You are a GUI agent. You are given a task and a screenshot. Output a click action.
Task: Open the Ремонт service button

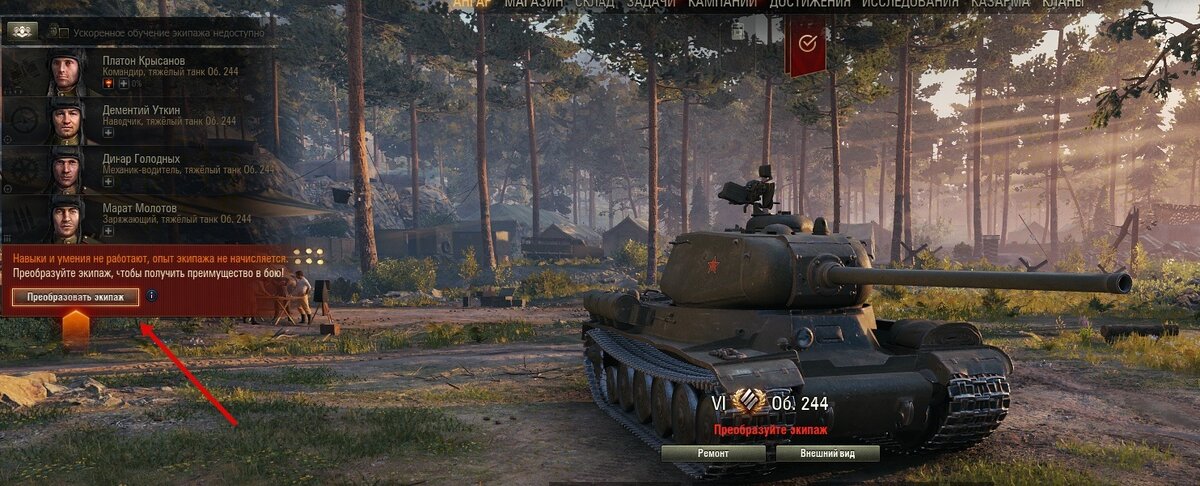coord(713,453)
